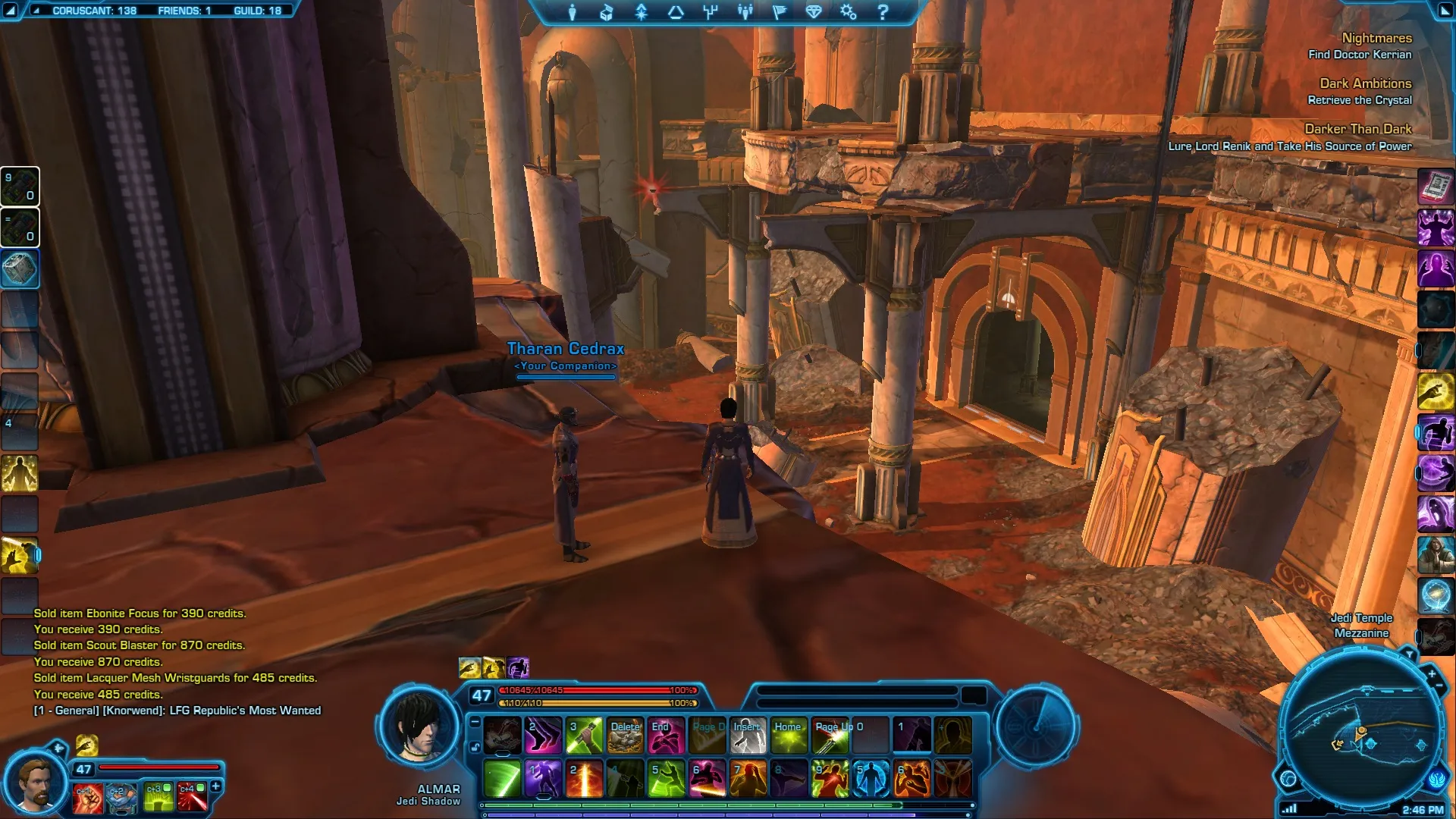Image resolution: width=1456 pixels, height=819 pixels.
Task: Open the character sheet icon in top menu
Action: pos(573,12)
